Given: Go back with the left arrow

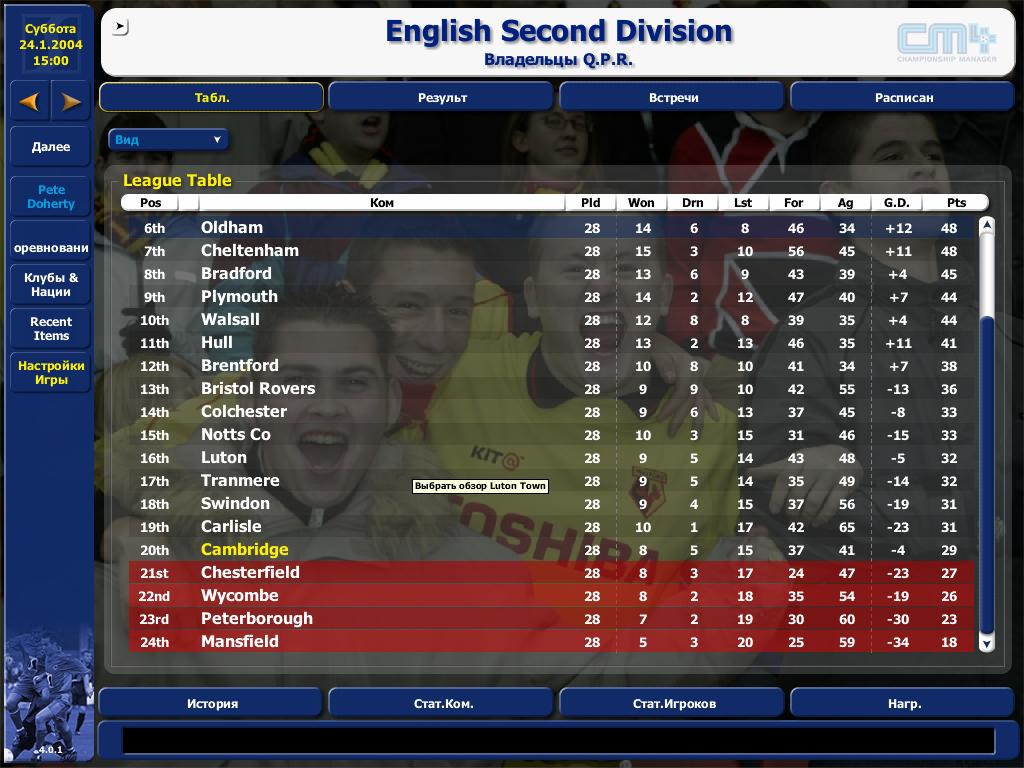Looking at the screenshot, I should click(x=30, y=101).
